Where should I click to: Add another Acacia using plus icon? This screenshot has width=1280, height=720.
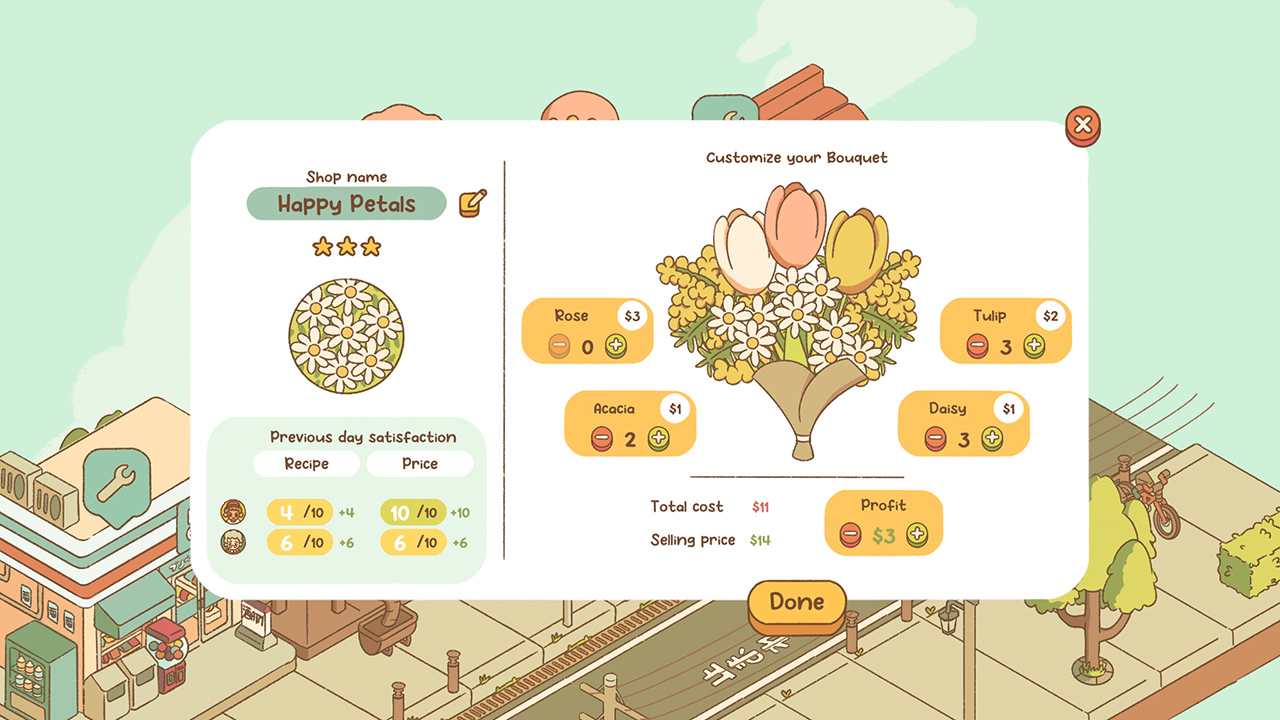660,440
